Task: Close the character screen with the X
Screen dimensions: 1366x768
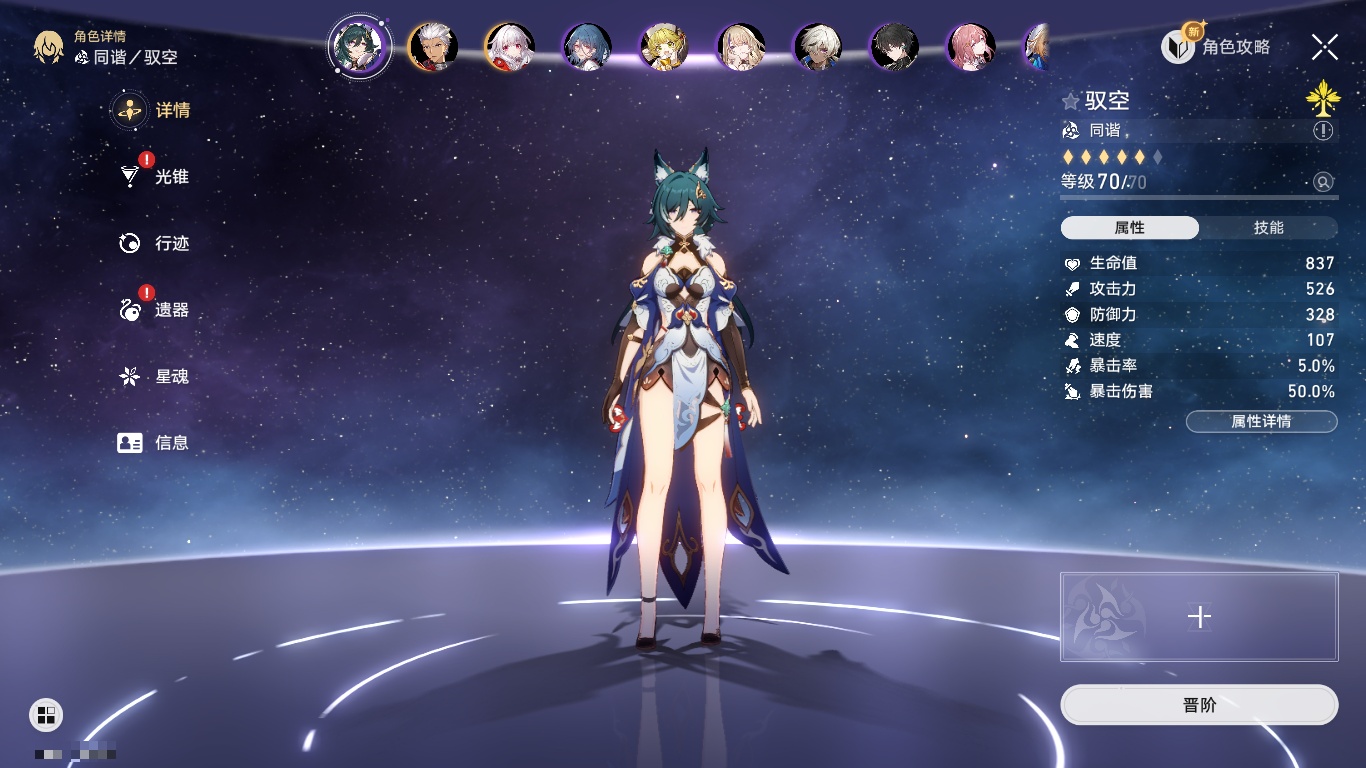Action: 1325,47
